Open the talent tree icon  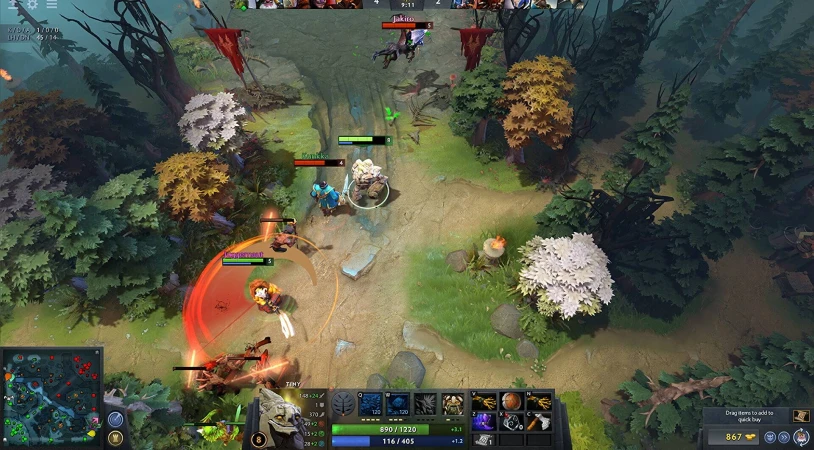[x=344, y=404]
